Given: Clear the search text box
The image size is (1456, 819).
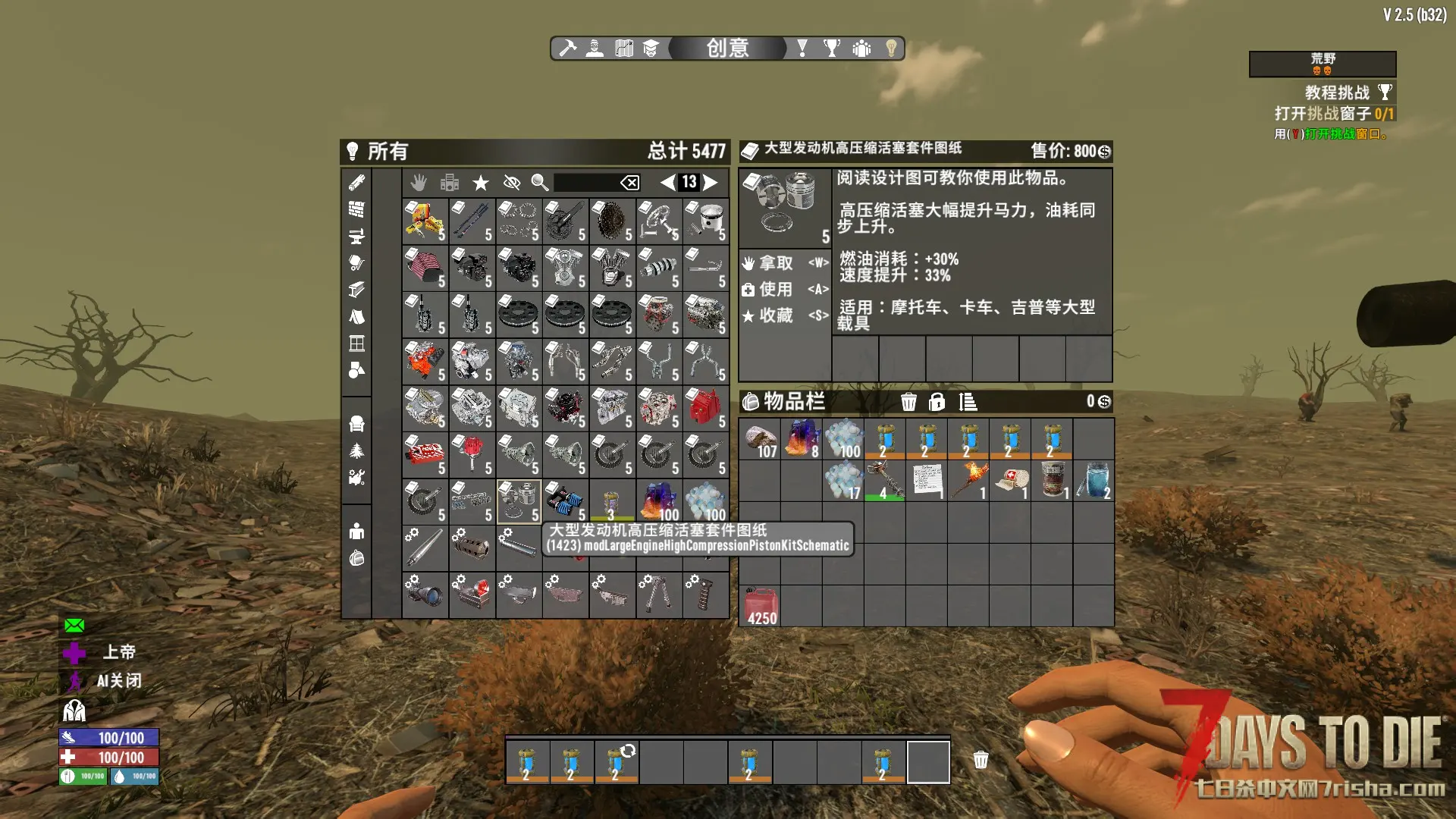Looking at the screenshot, I should coord(630,182).
